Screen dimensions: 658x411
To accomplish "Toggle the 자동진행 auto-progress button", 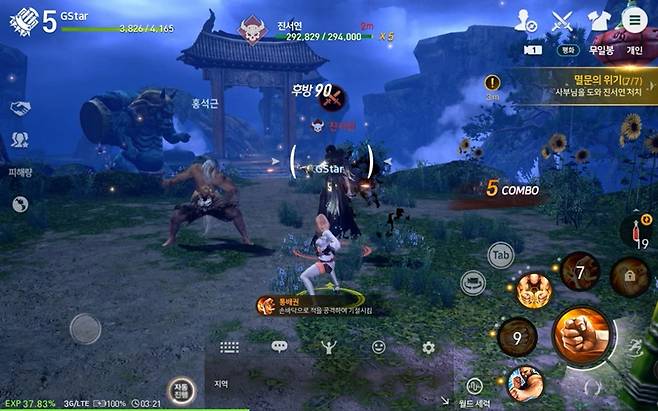I will [x=181, y=391].
